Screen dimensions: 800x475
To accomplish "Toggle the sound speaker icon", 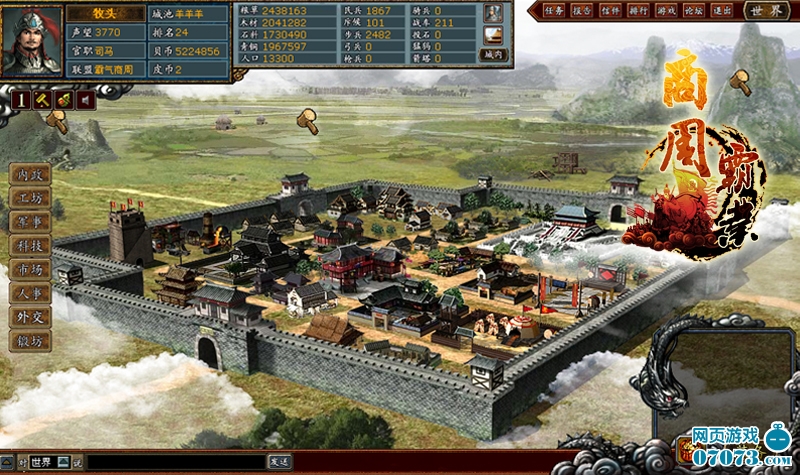I will (87, 99).
